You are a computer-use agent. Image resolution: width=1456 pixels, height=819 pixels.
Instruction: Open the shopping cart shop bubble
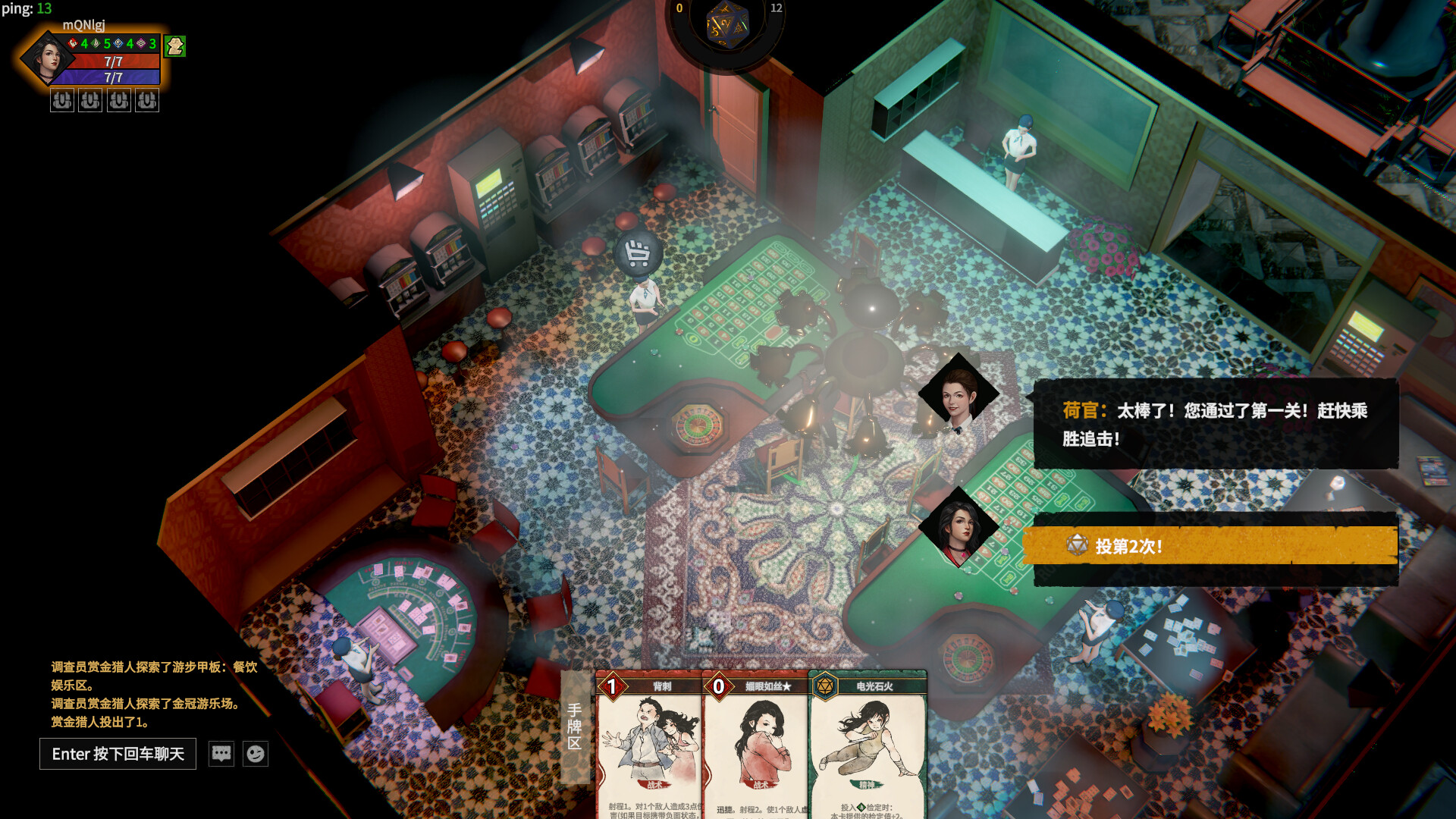click(x=638, y=253)
